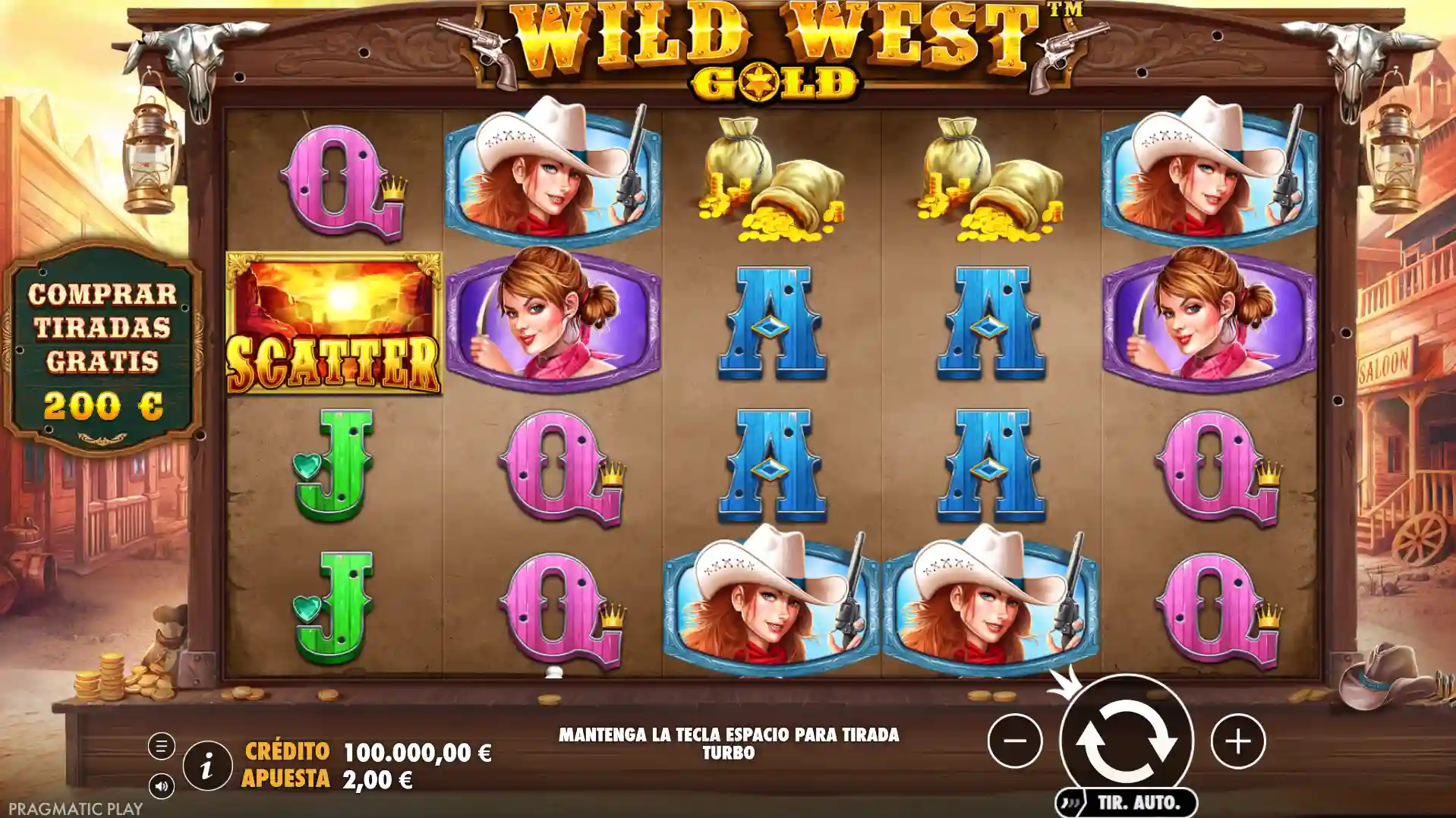This screenshot has width=1456, height=818.
Task: Click the gold coin money bag symbol
Action: tap(773, 182)
